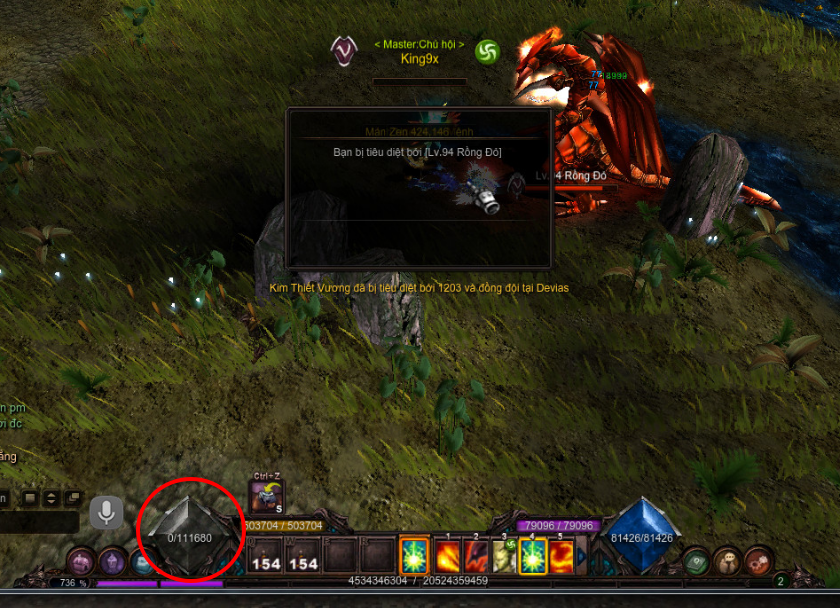The height and width of the screenshot is (608, 840).
Task: Click the microphone voice chat button
Action: pos(106,513)
